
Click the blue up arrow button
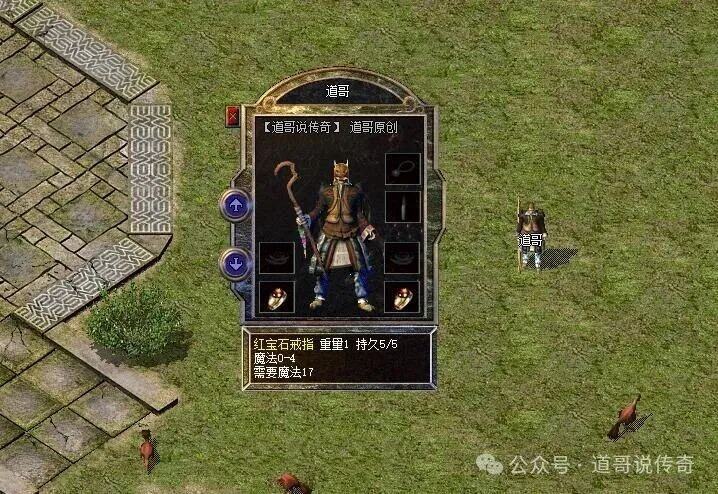[236, 207]
